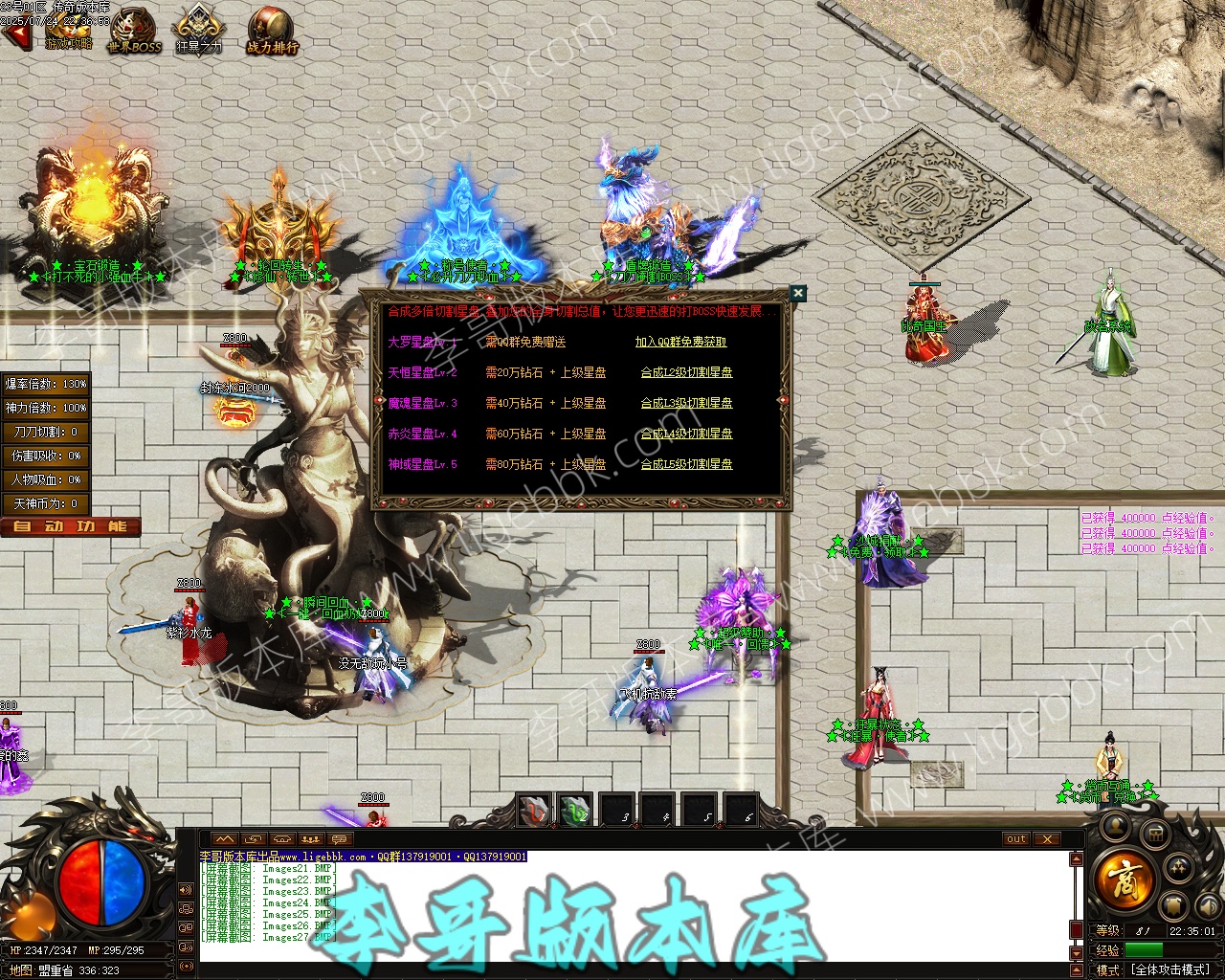Choose 合成L3级切割星盘 option
This screenshot has height=980, width=1225.
[686, 403]
